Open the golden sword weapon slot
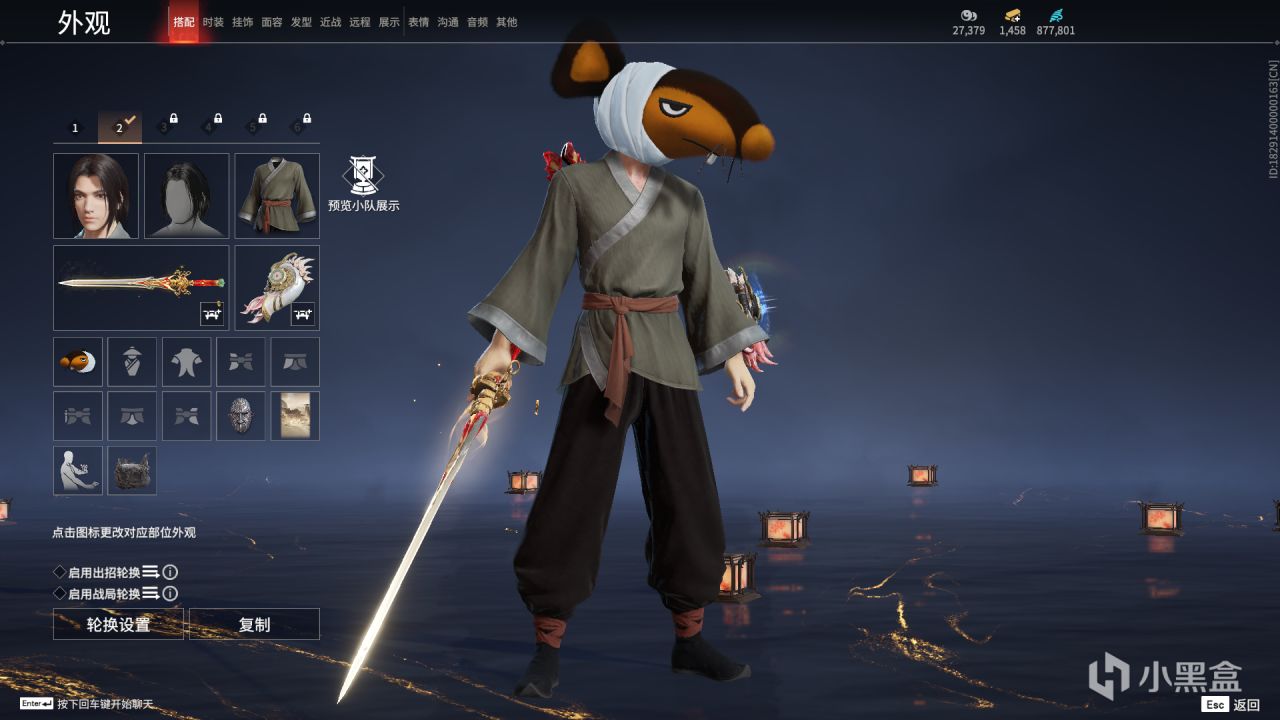Image resolution: width=1280 pixels, height=720 pixels. coord(141,287)
